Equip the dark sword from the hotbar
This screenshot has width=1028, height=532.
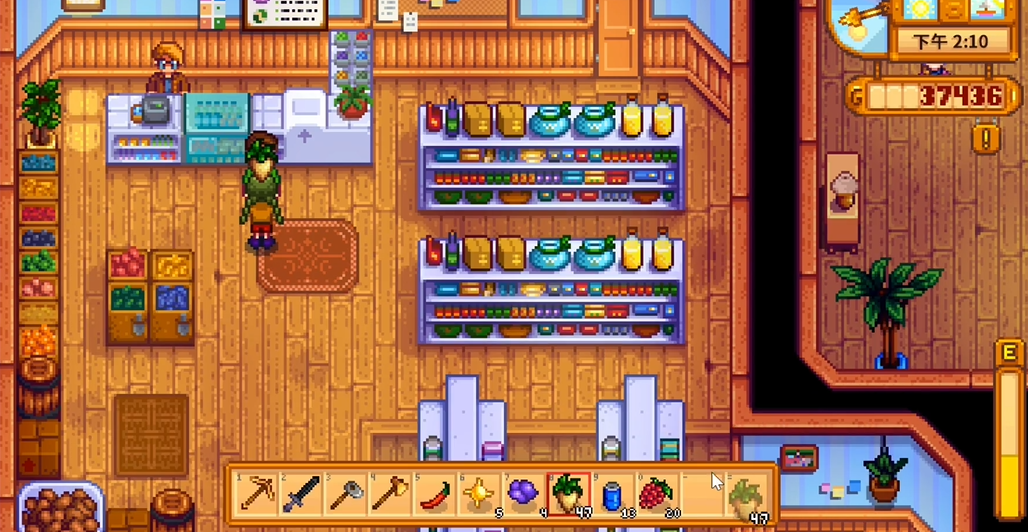[302, 493]
